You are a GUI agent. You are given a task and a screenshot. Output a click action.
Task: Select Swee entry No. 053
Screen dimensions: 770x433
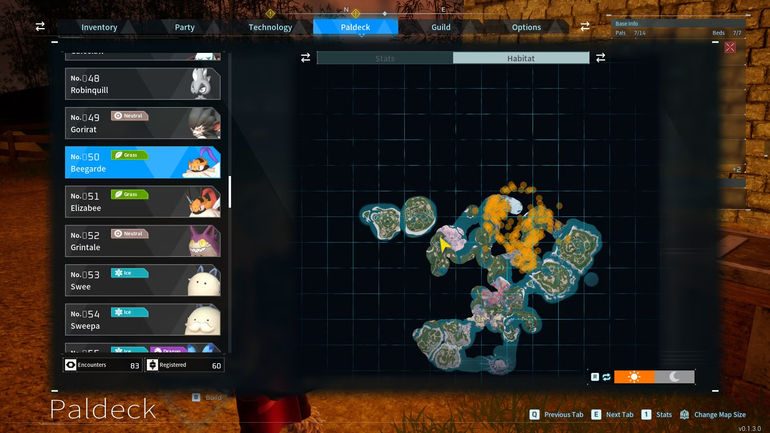pos(142,279)
